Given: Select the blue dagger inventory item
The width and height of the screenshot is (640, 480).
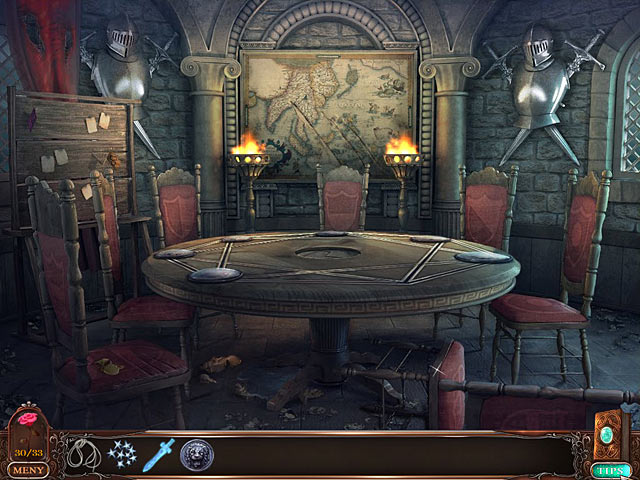Looking at the screenshot, I should pyautogui.click(x=158, y=455).
